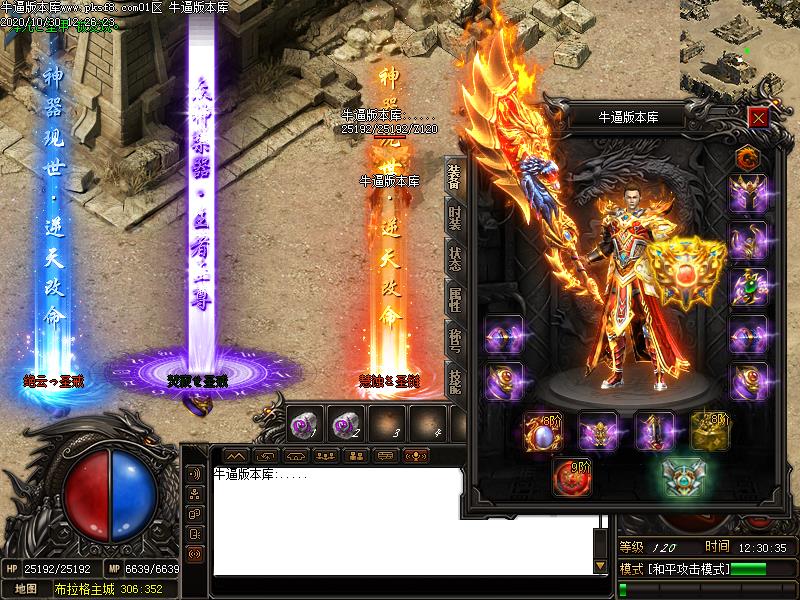Image resolution: width=800 pixels, height=600 pixels.
Task: Select the green gem necklace slot
Action: point(747,287)
